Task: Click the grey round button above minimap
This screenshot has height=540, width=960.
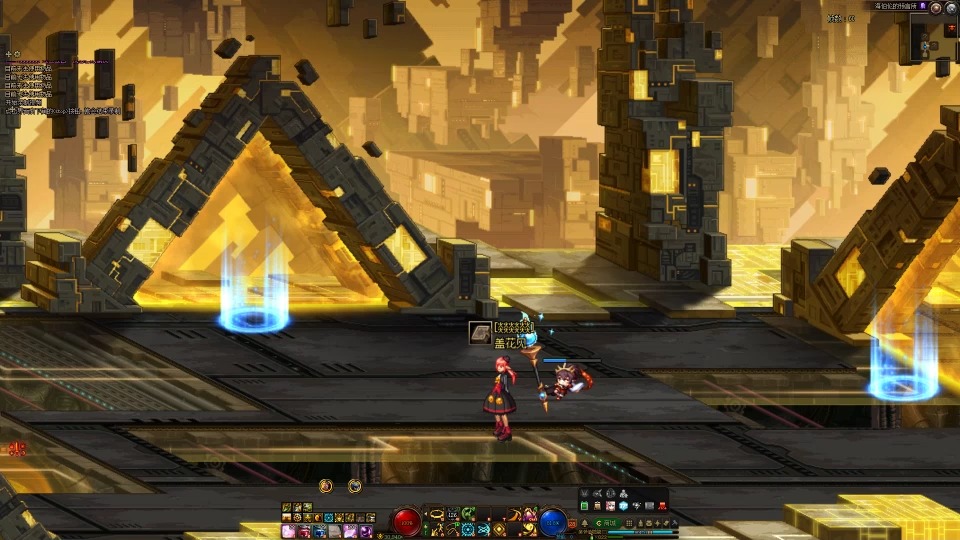Action: pos(951,7)
